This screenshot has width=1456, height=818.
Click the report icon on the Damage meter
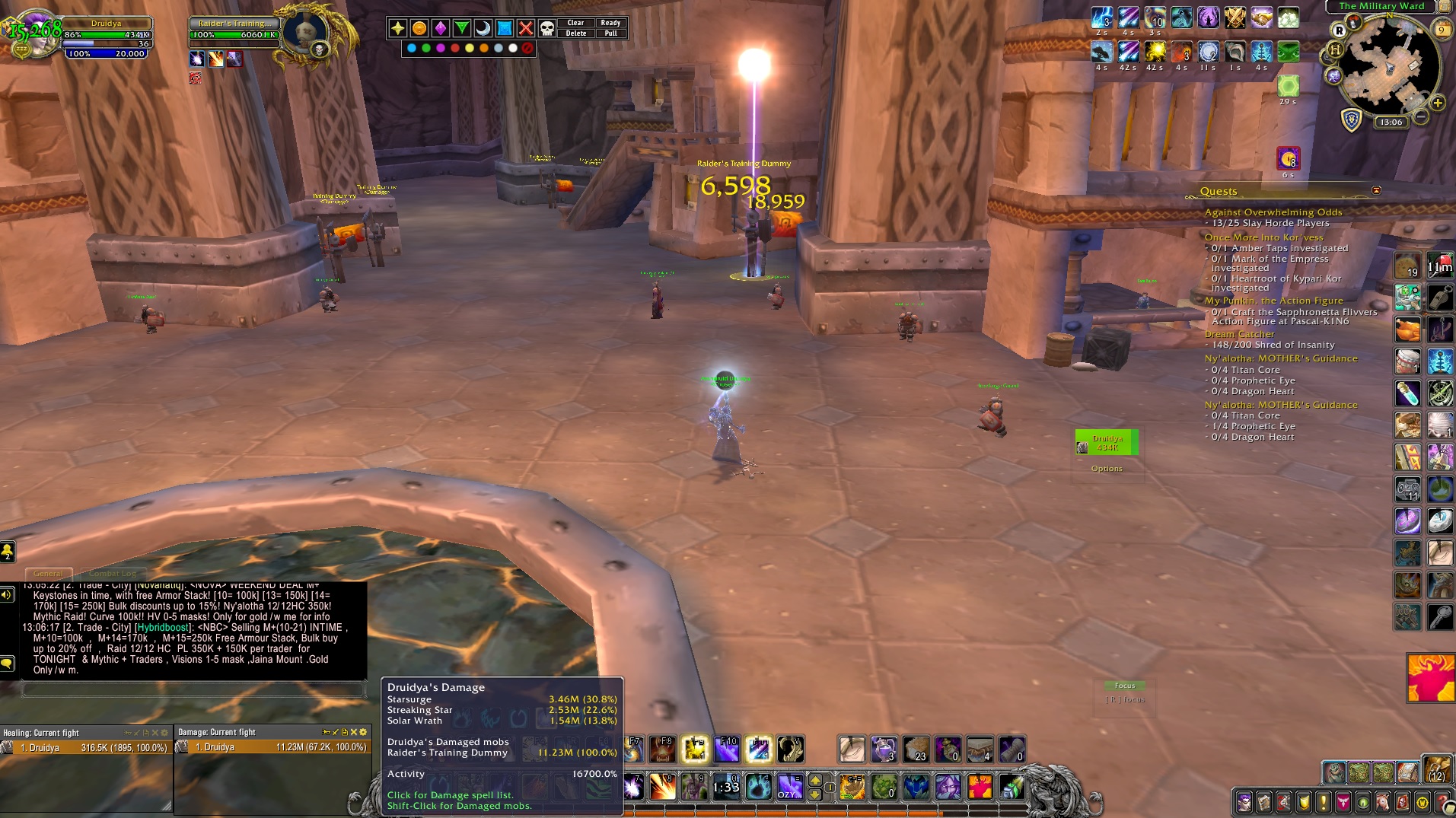(345, 732)
